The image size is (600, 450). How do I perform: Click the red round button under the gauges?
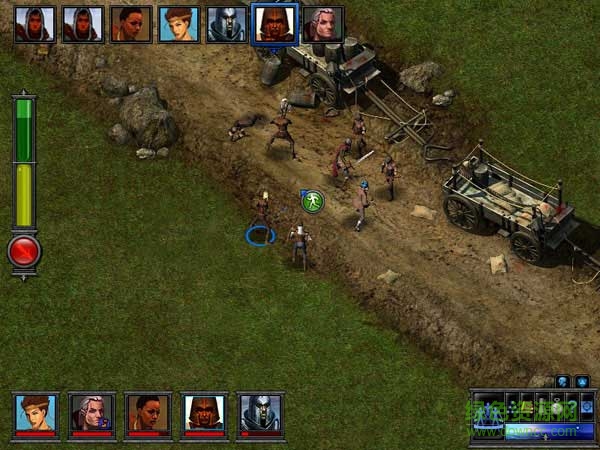[24, 251]
